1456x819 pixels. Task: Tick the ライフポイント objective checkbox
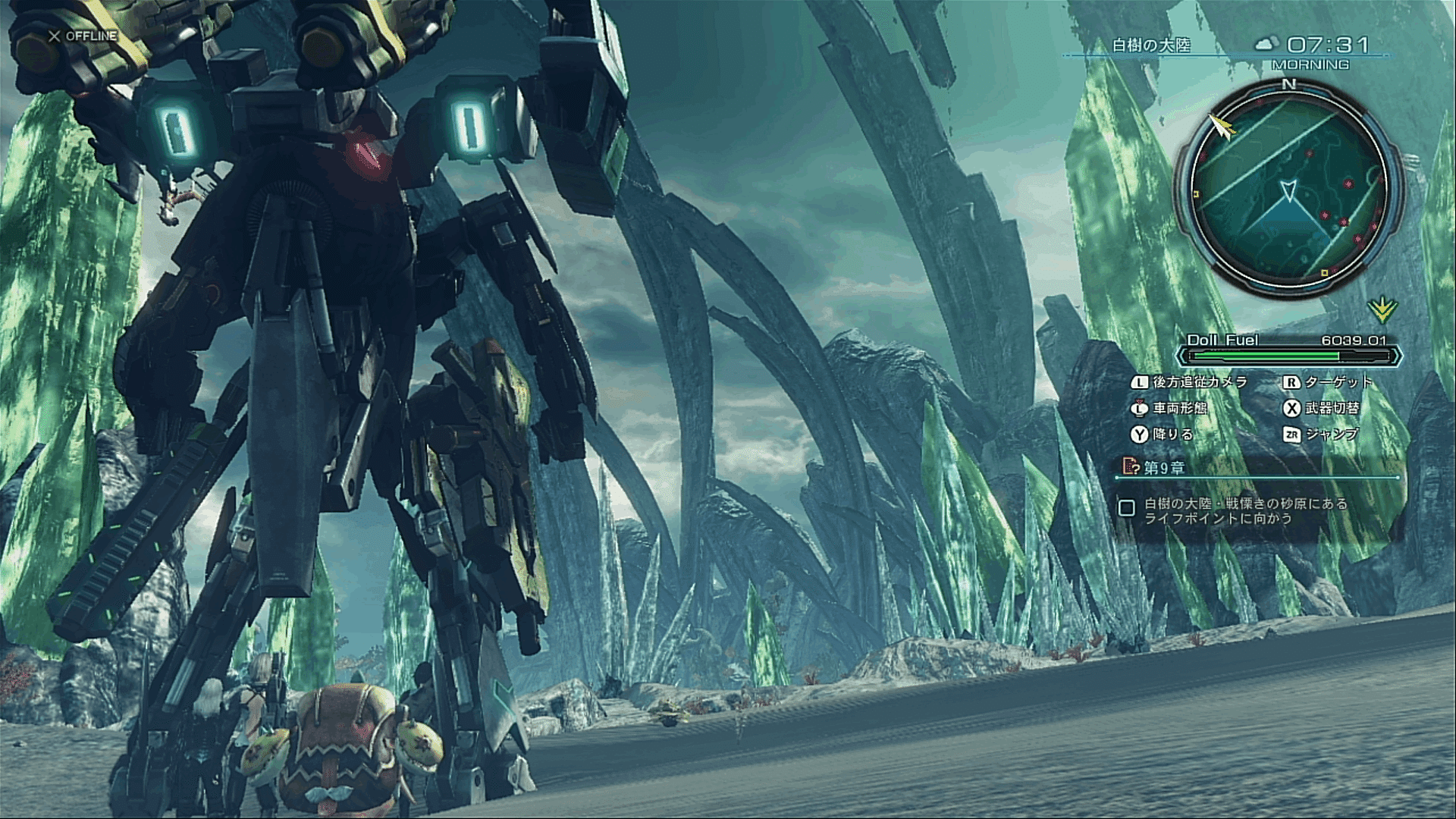tap(1127, 508)
